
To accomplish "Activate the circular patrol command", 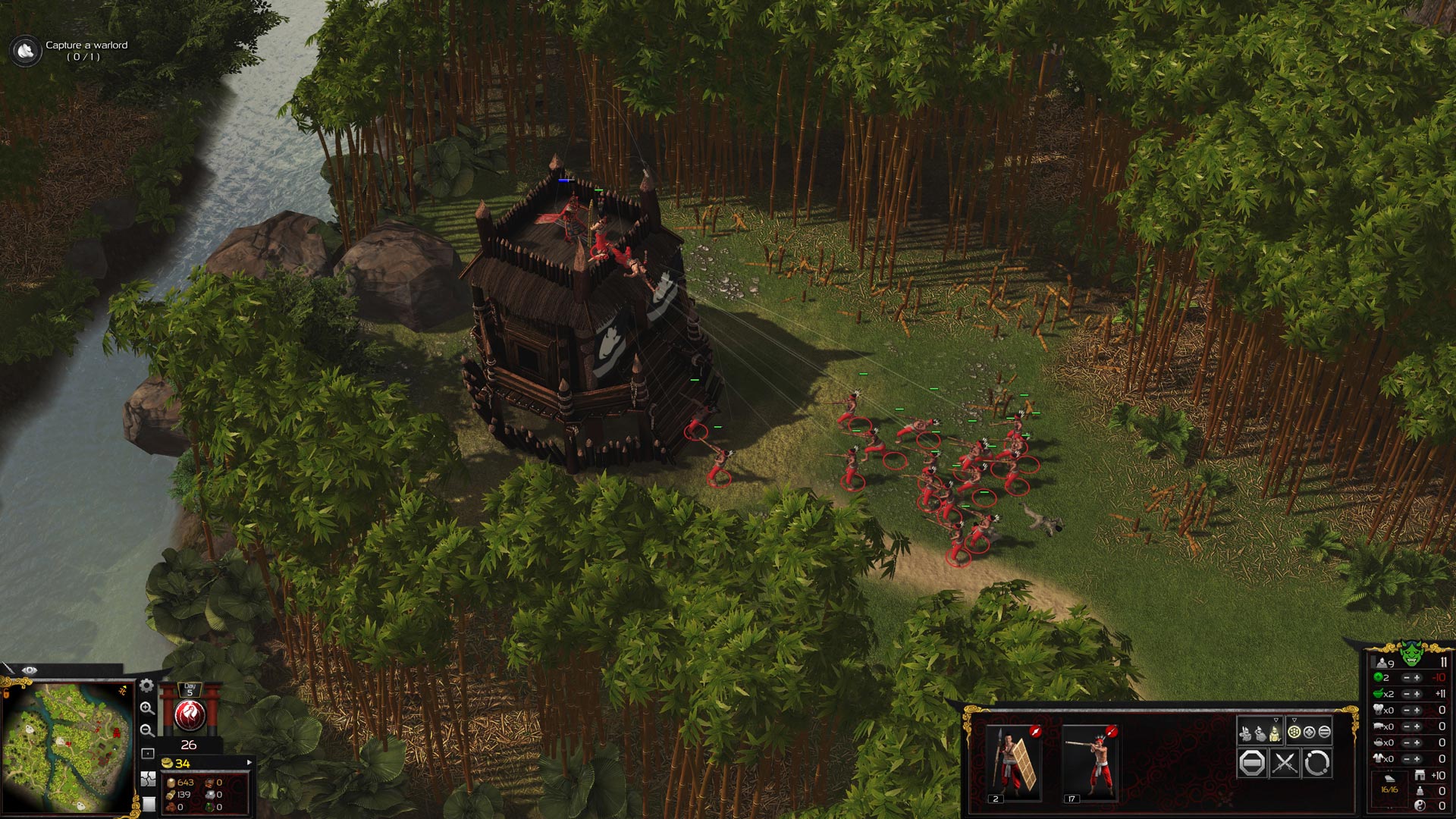I will (1317, 763).
